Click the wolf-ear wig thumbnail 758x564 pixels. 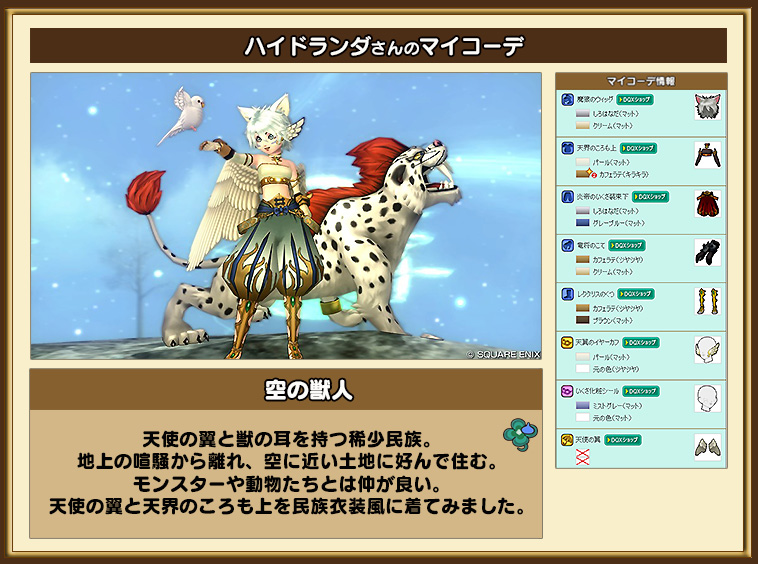point(708,107)
